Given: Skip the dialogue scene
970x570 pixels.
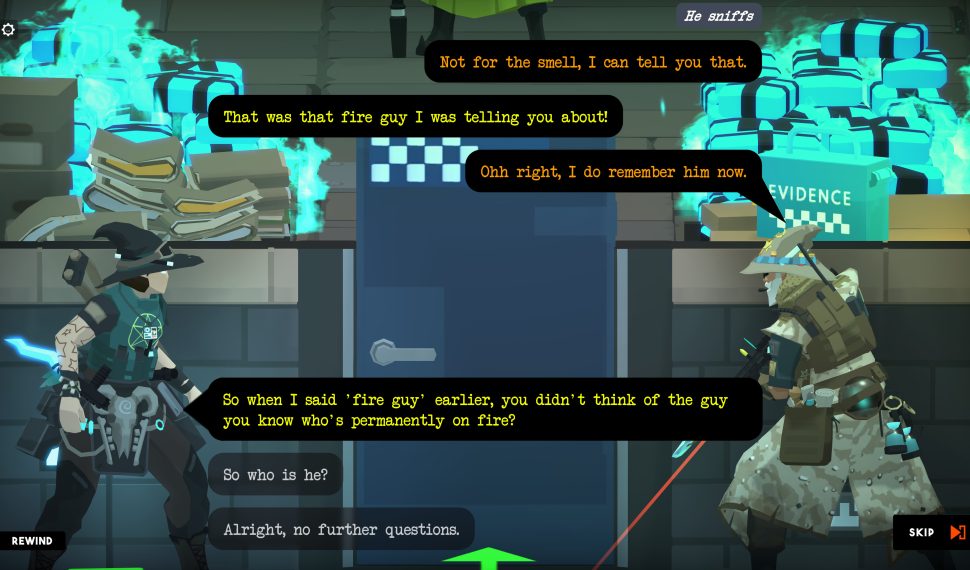Looking at the screenshot, I should pyautogui.click(x=933, y=532).
